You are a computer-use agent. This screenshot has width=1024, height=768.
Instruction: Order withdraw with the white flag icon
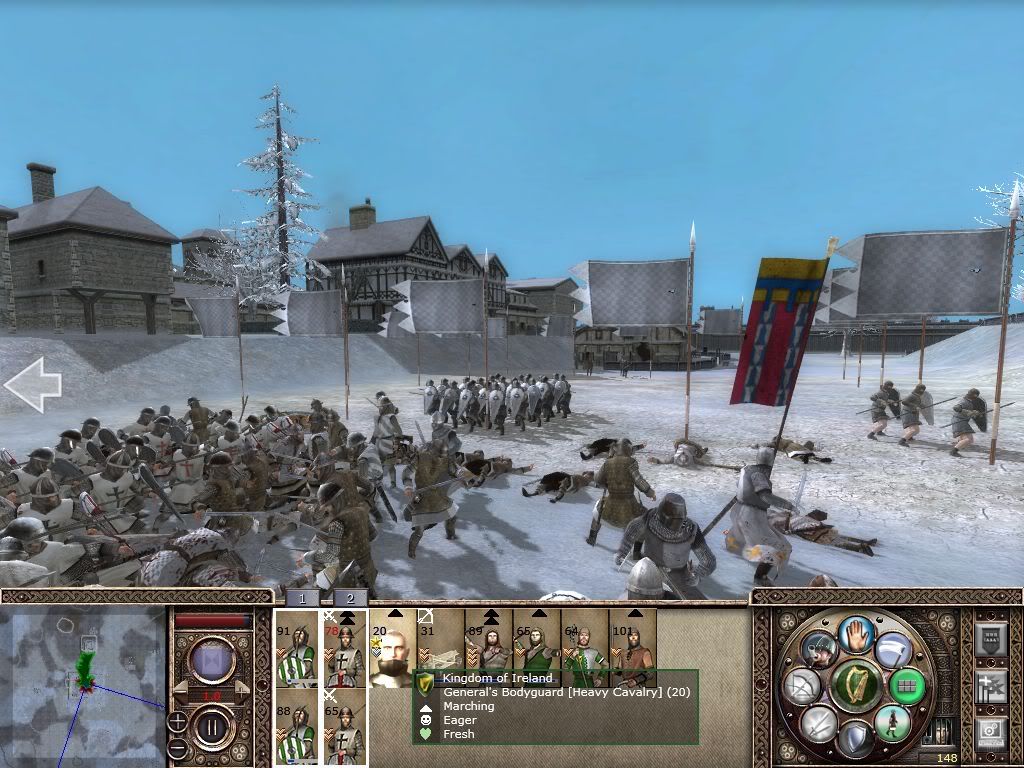pyautogui.click(x=893, y=650)
